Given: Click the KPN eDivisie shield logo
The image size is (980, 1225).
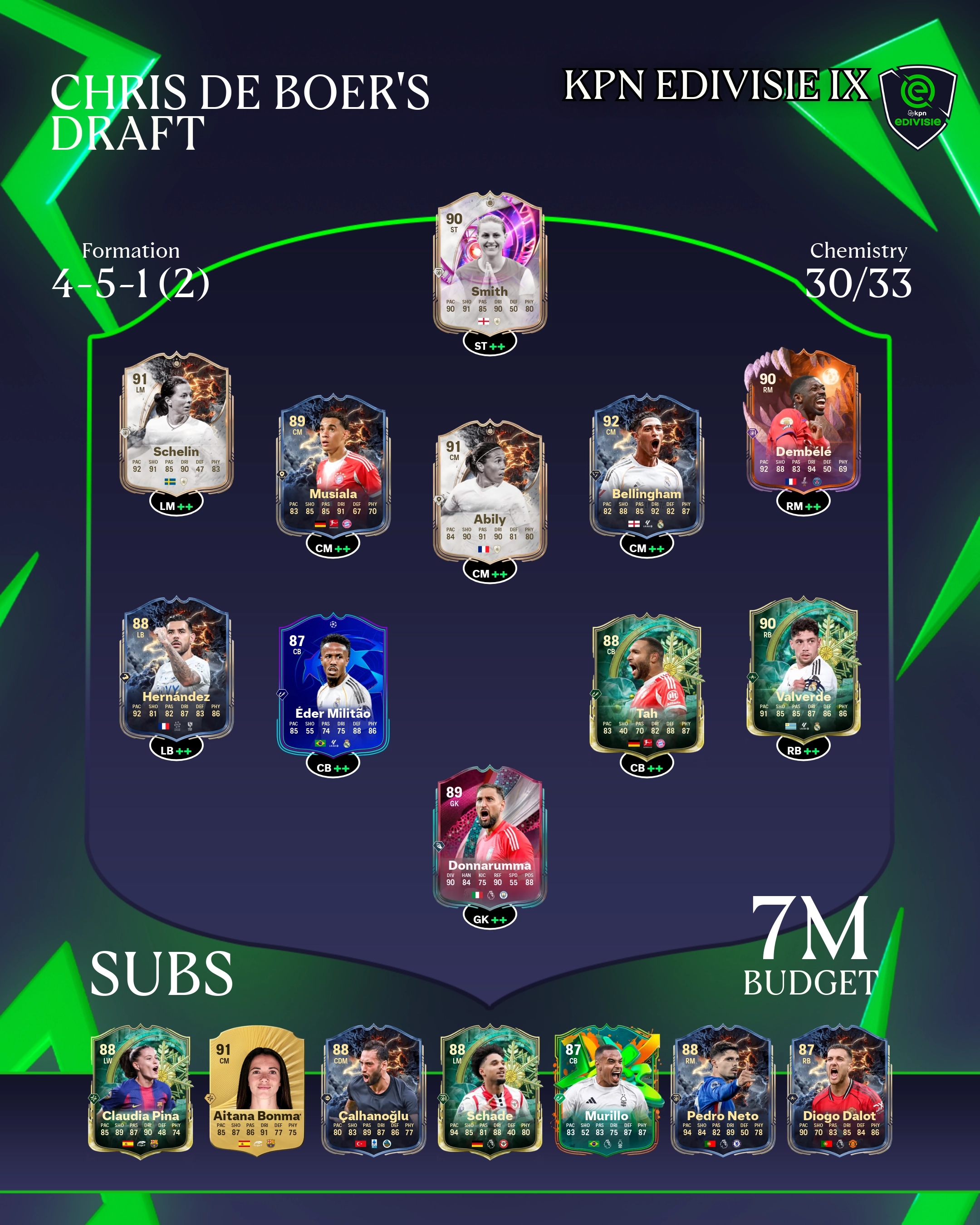Looking at the screenshot, I should pyautogui.click(x=917, y=106).
